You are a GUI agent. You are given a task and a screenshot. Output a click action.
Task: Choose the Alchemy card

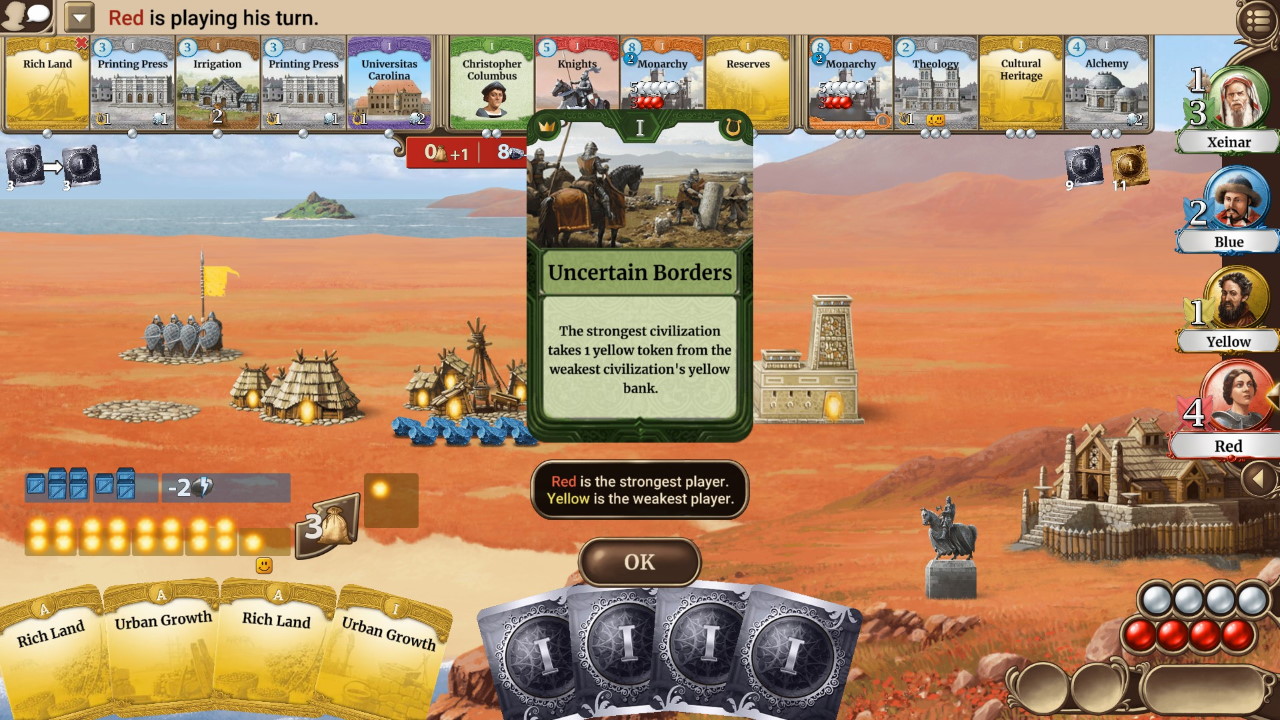tap(1106, 84)
